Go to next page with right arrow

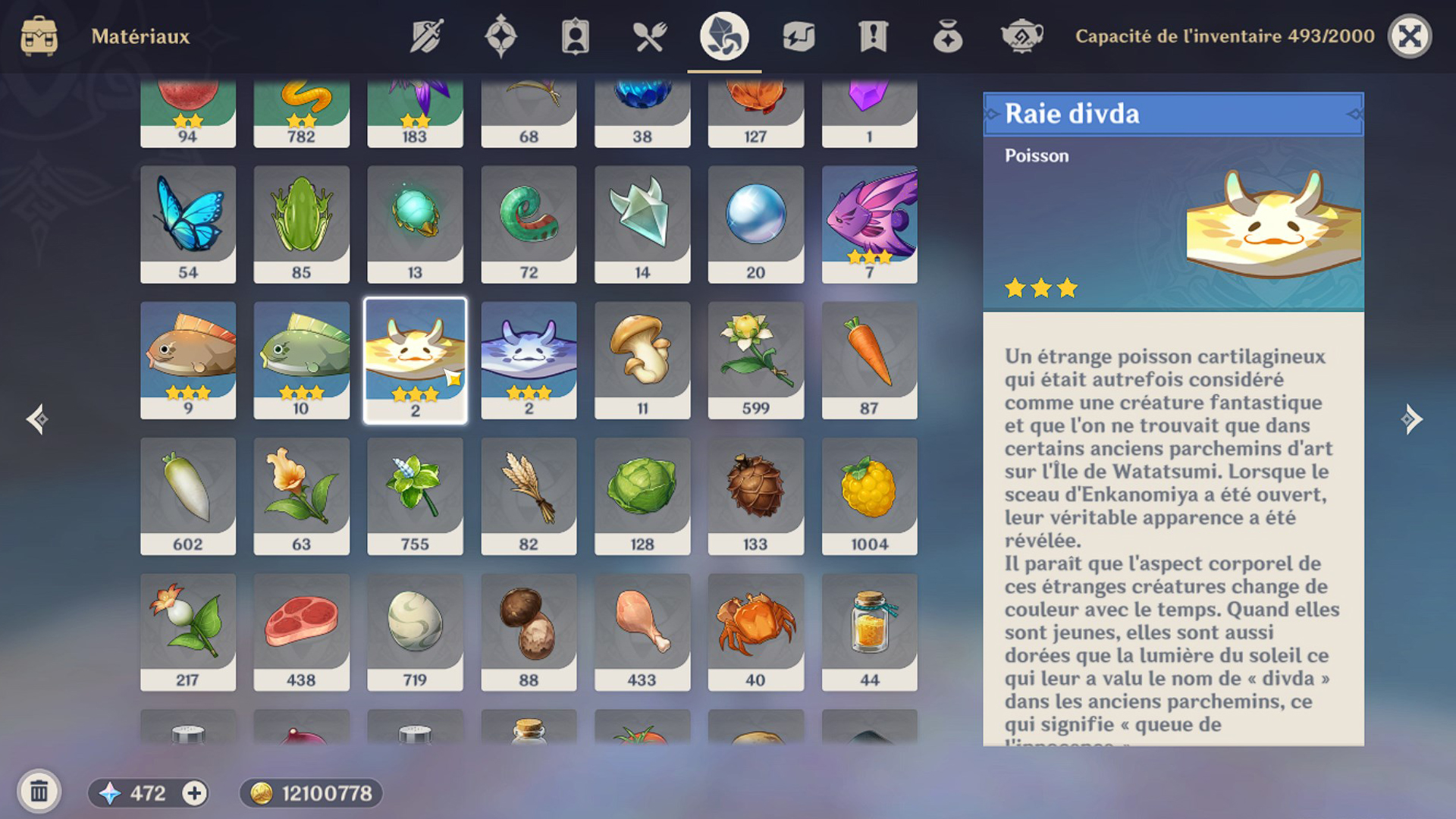point(1411,419)
